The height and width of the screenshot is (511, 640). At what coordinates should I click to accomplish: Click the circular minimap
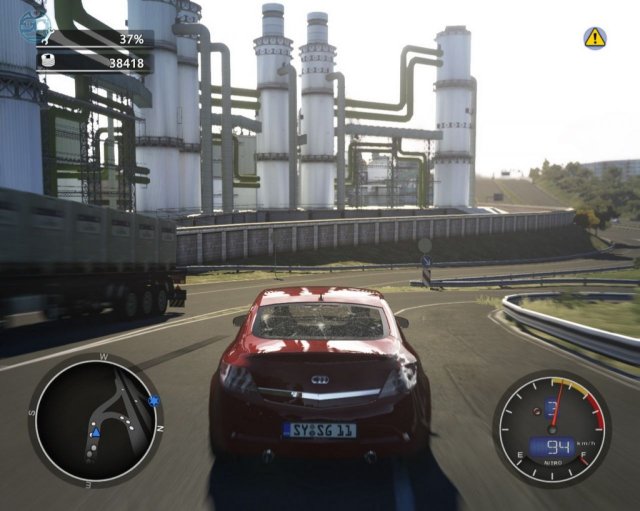pos(96,420)
